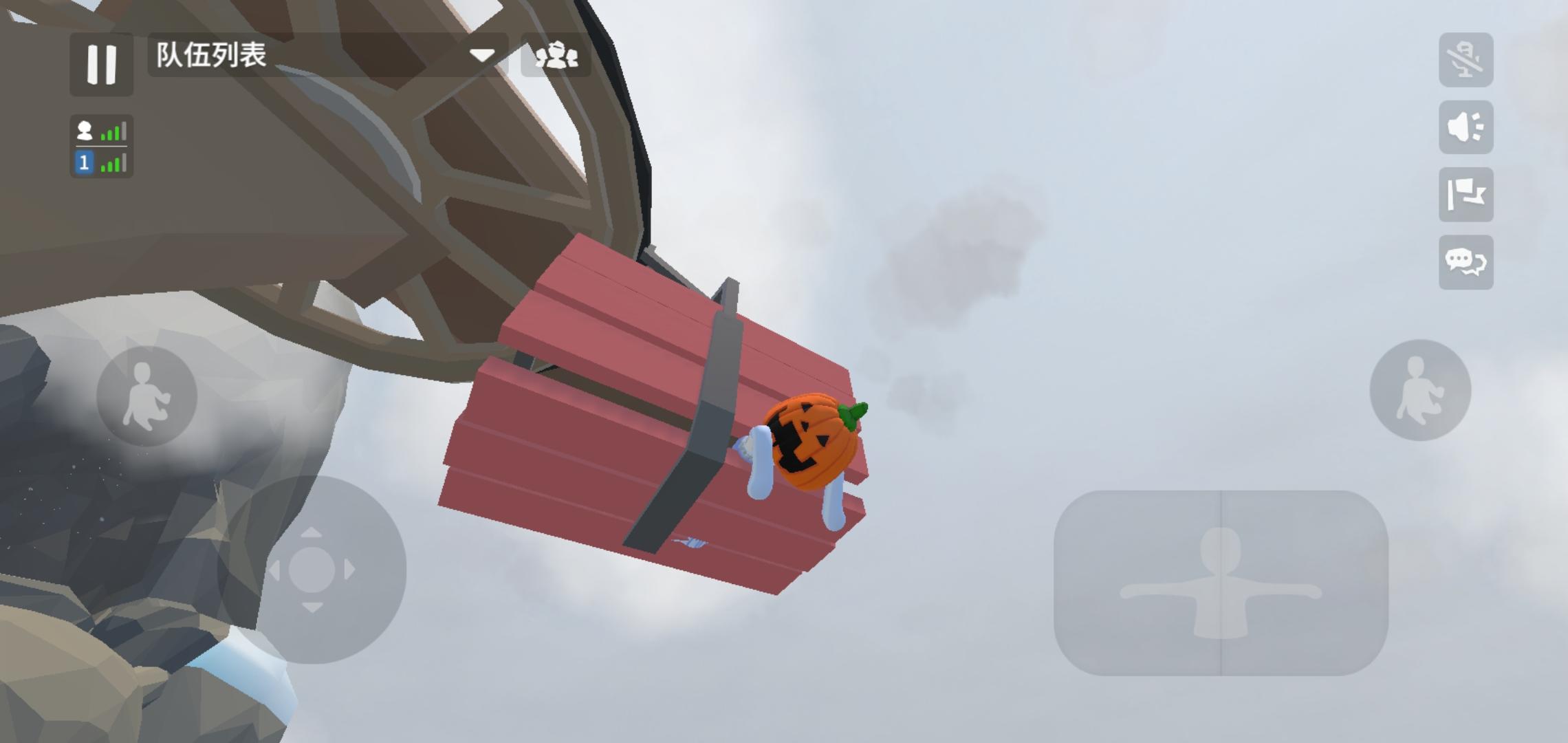The image size is (1568, 743).
Task: Expand the 队伍列表 dropdown arrow
Action: (x=483, y=54)
